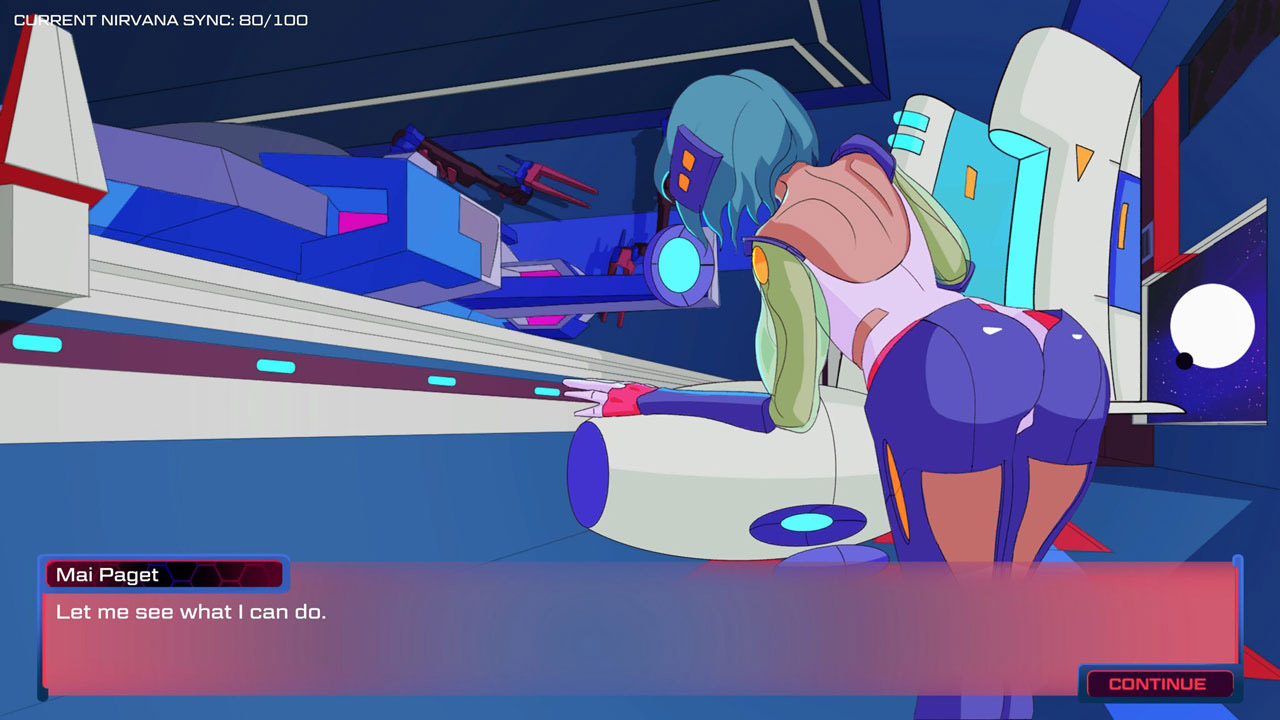Click the CONTINUE button
1280x720 pixels.
click(1158, 684)
